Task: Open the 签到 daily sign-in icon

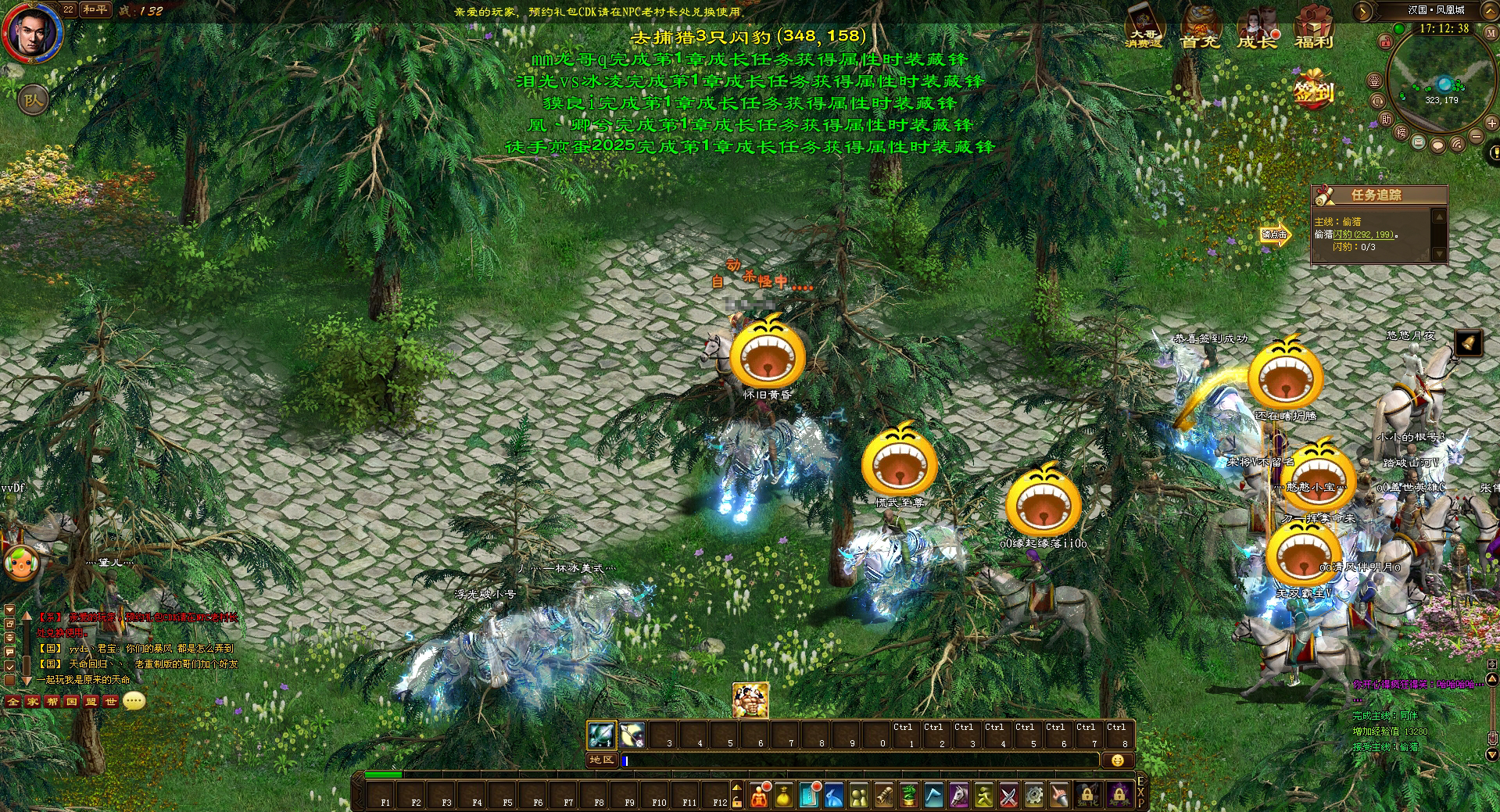Action: (1313, 92)
